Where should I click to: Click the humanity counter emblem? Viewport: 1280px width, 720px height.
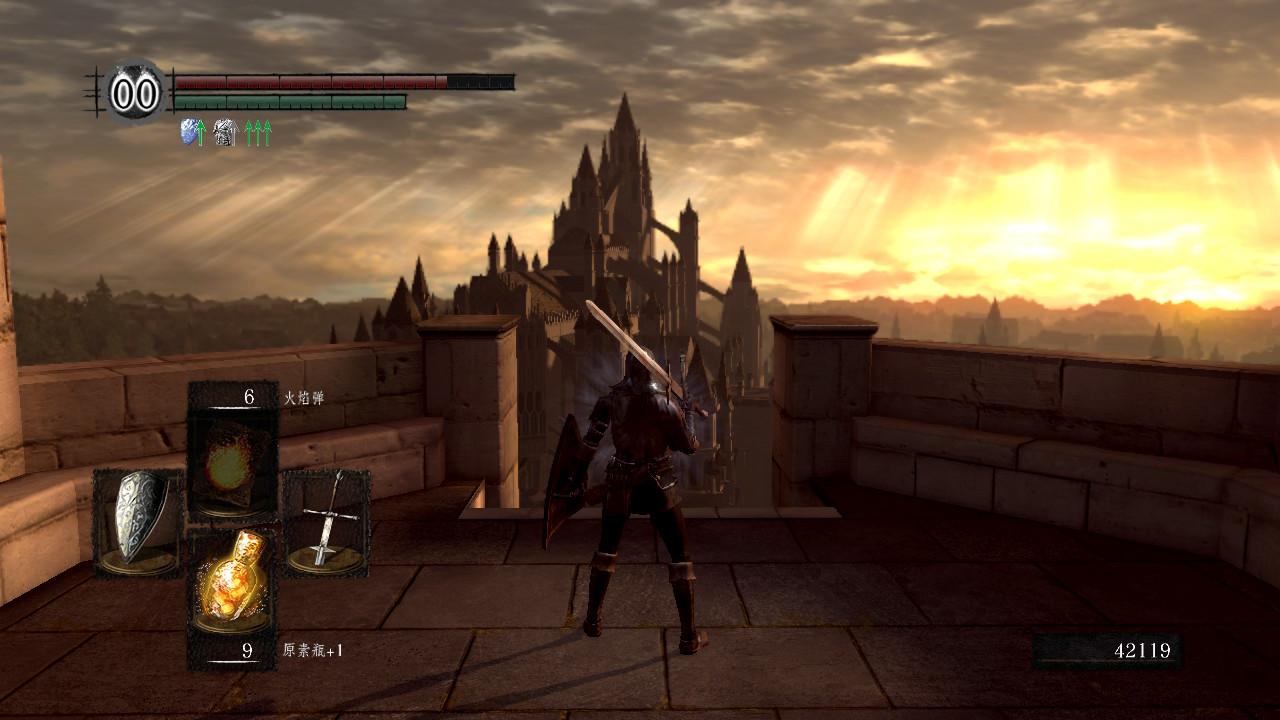click(135, 93)
